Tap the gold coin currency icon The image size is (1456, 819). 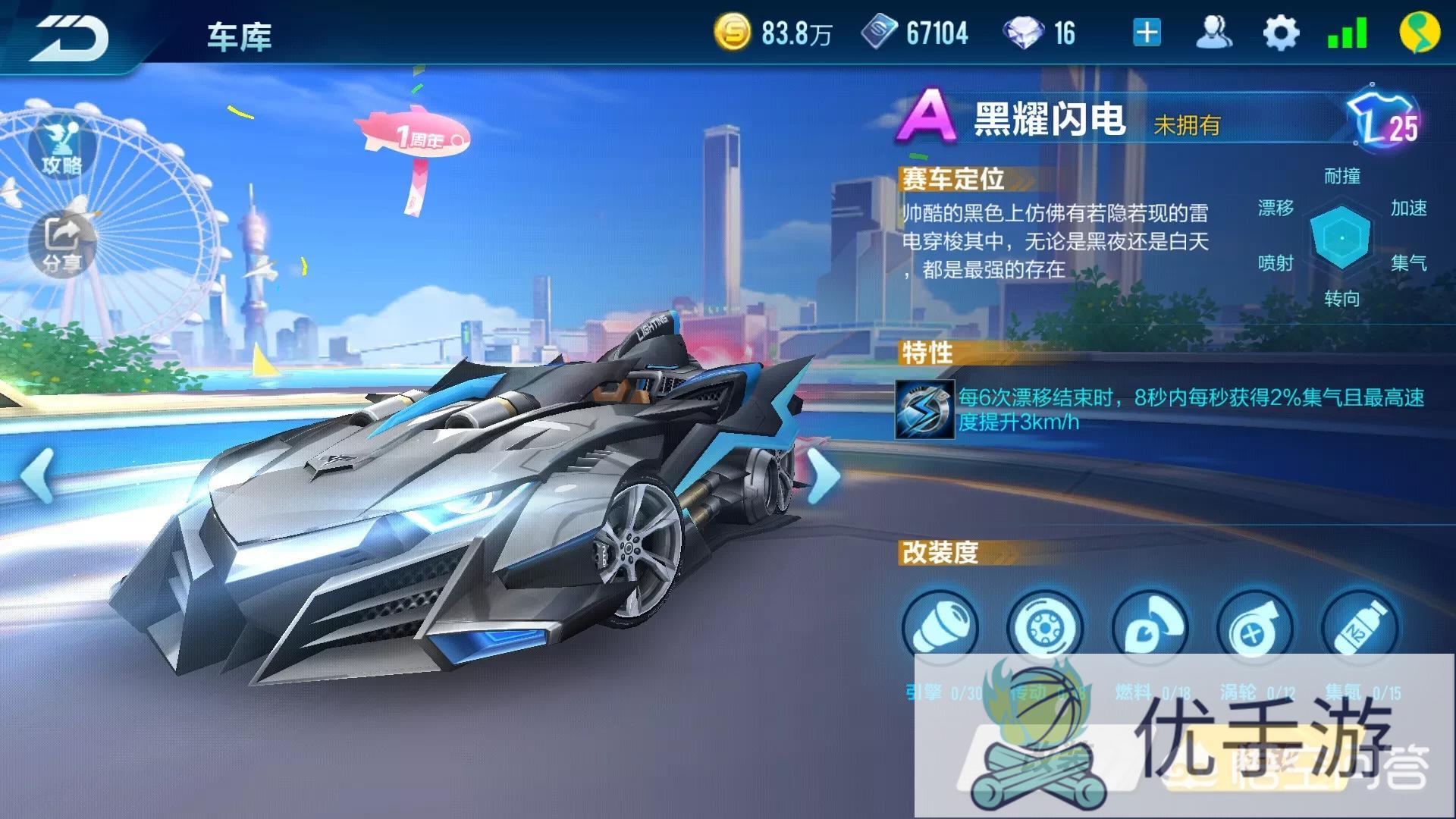click(x=733, y=33)
